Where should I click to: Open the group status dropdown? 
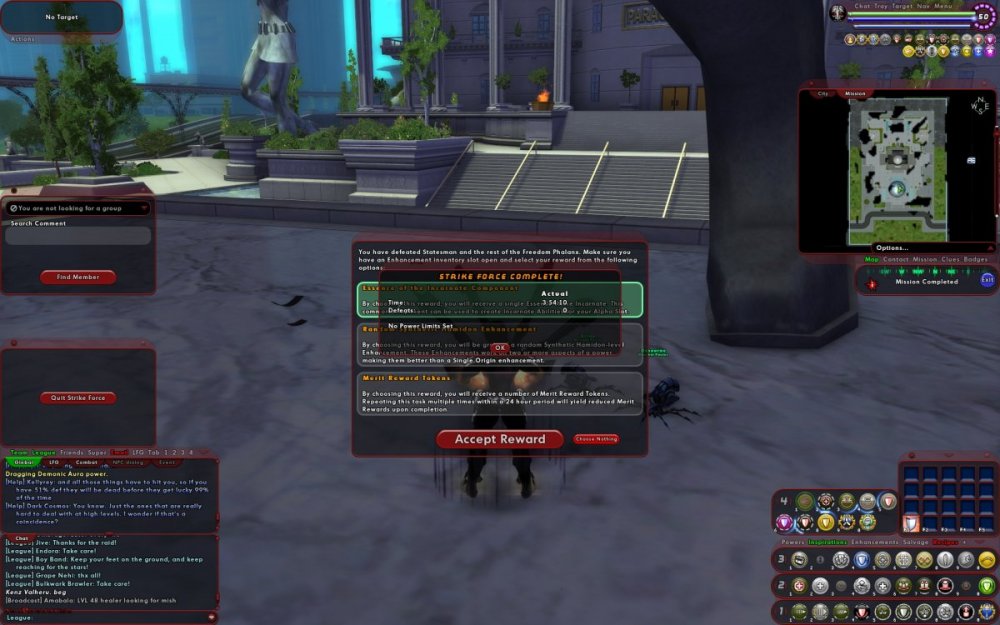point(78,208)
